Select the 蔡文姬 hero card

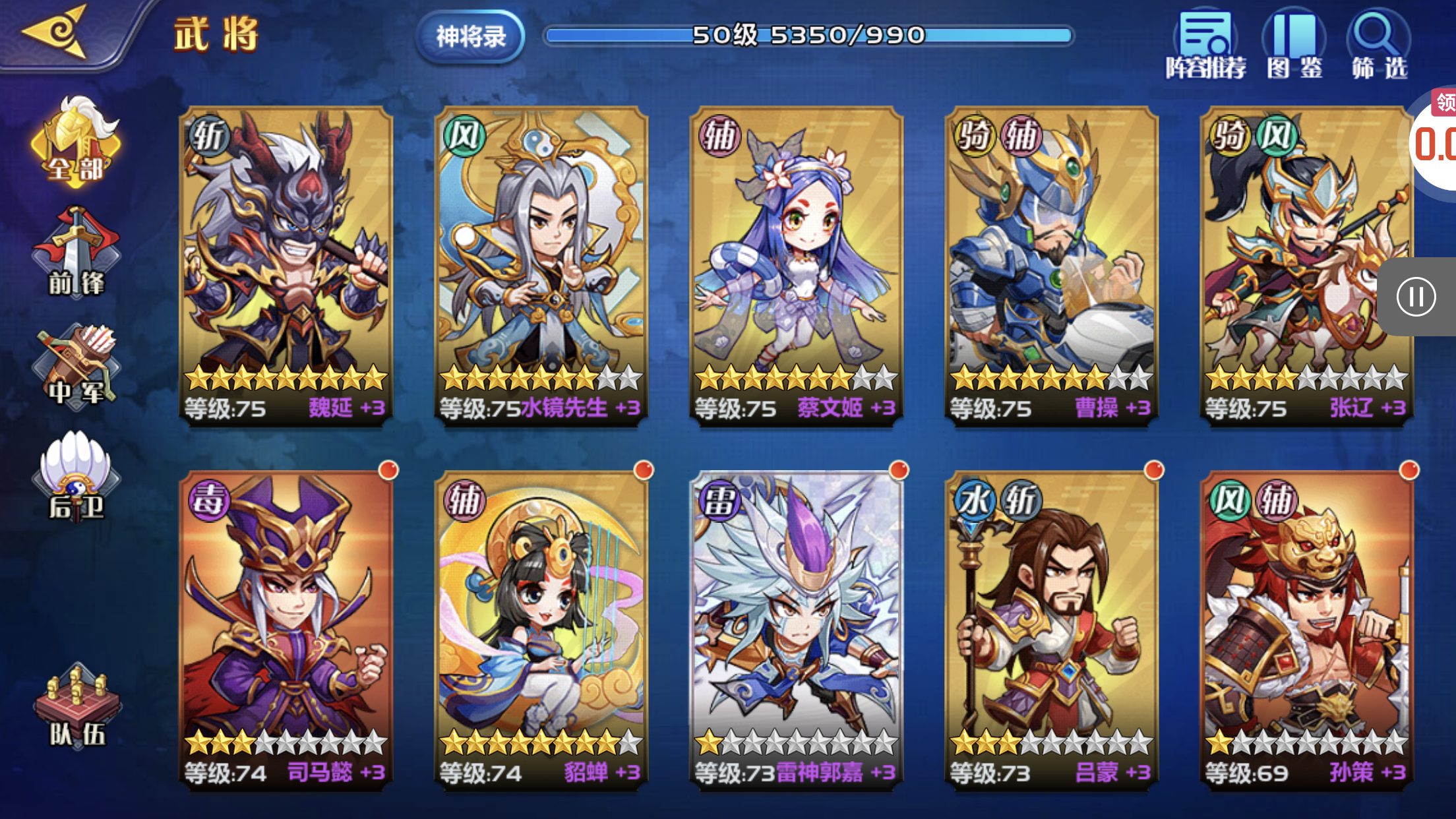[x=796, y=265]
